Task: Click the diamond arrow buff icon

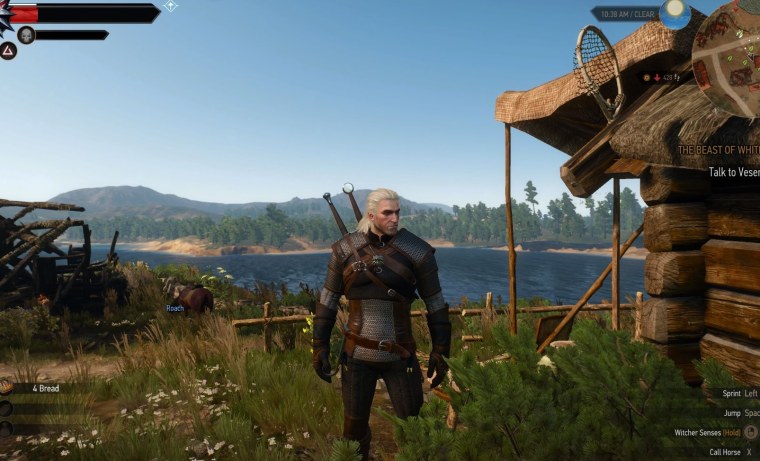Action: [x=171, y=6]
